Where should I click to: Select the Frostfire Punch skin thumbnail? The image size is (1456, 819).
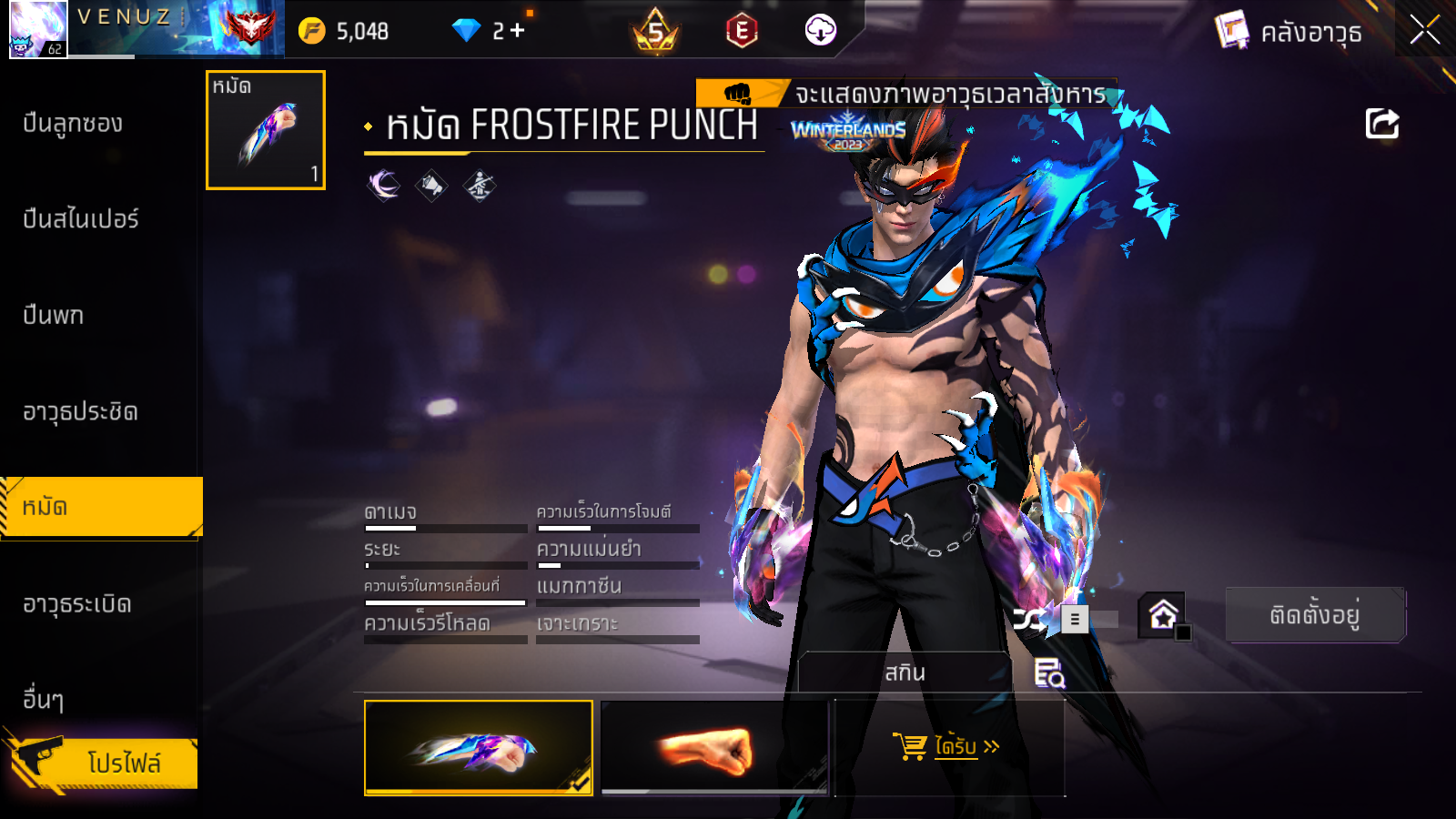tap(478, 748)
